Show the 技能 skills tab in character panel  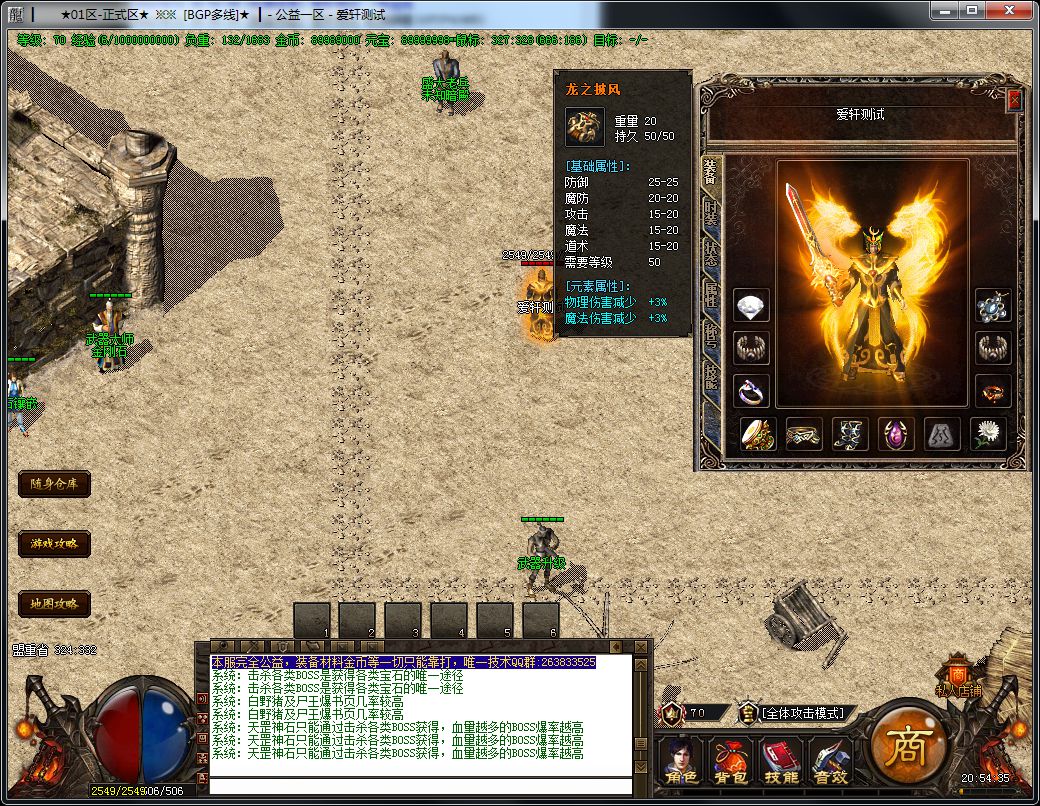pyautogui.click(x=710, y=376)
